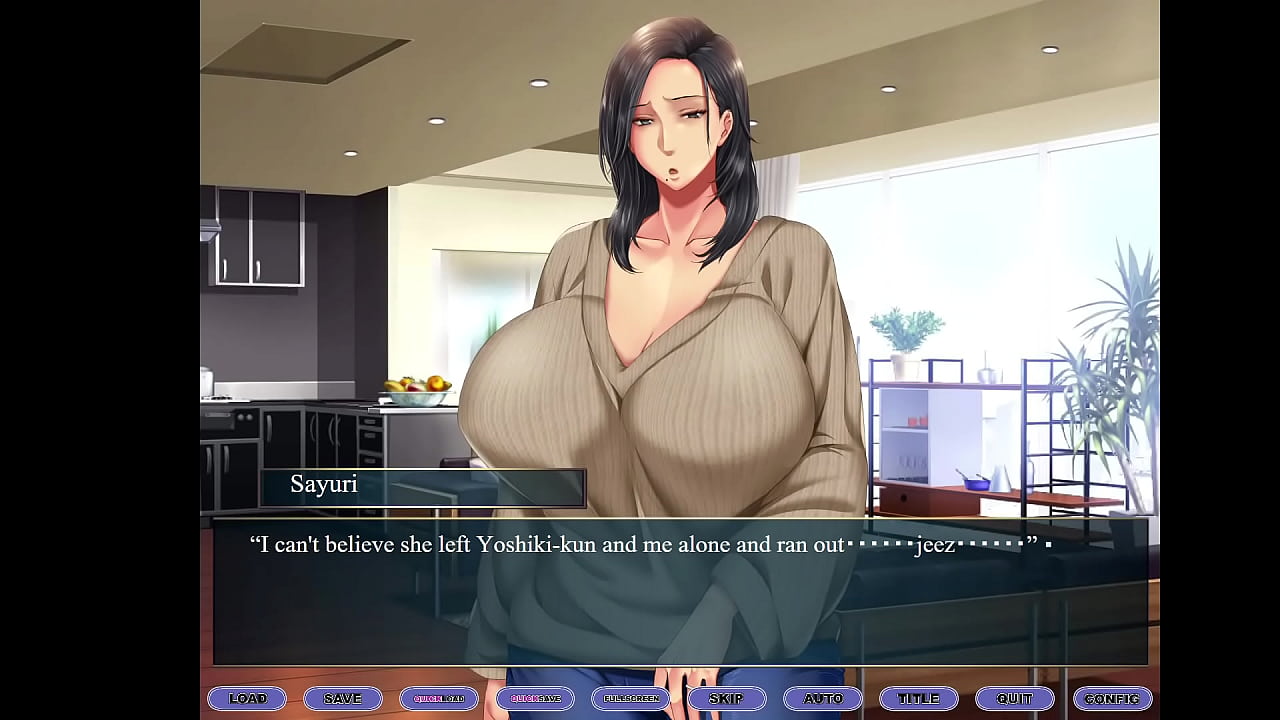Open the Load game menu
The width and height of the screenshot is (1280, 720).
coord(247,698)
